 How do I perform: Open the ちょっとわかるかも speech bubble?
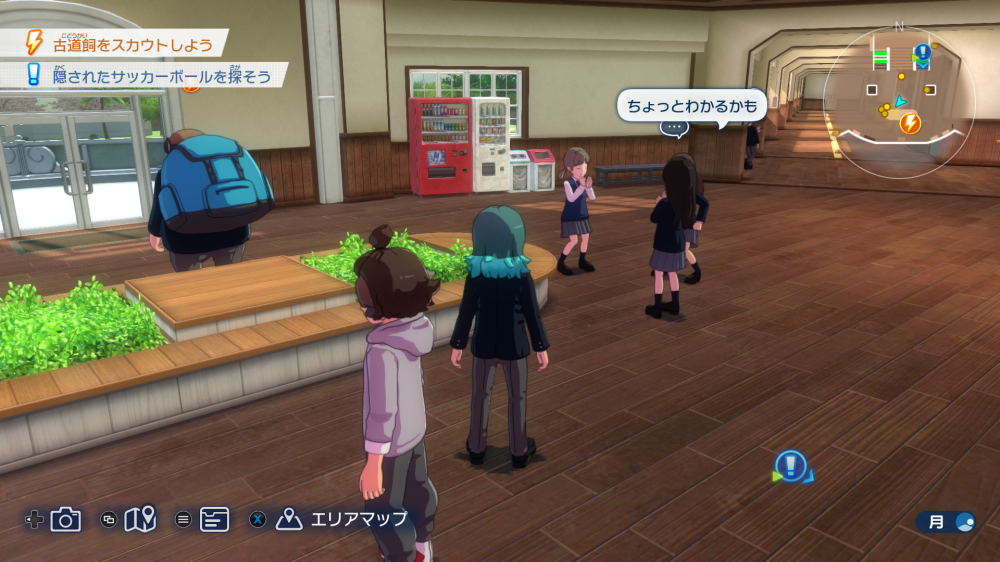pos(691,105)
